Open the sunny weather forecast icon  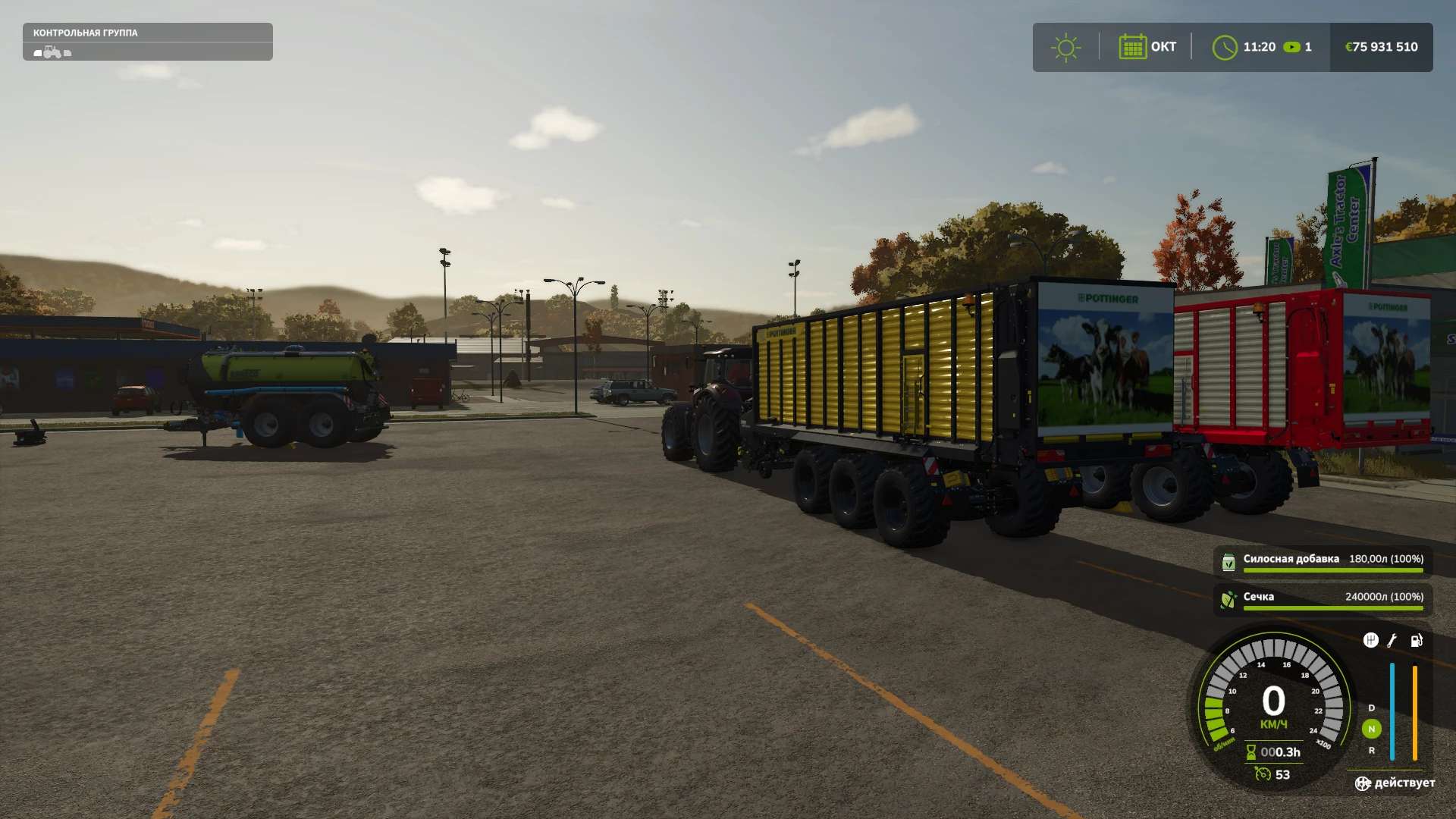(x=1065, y=47)
